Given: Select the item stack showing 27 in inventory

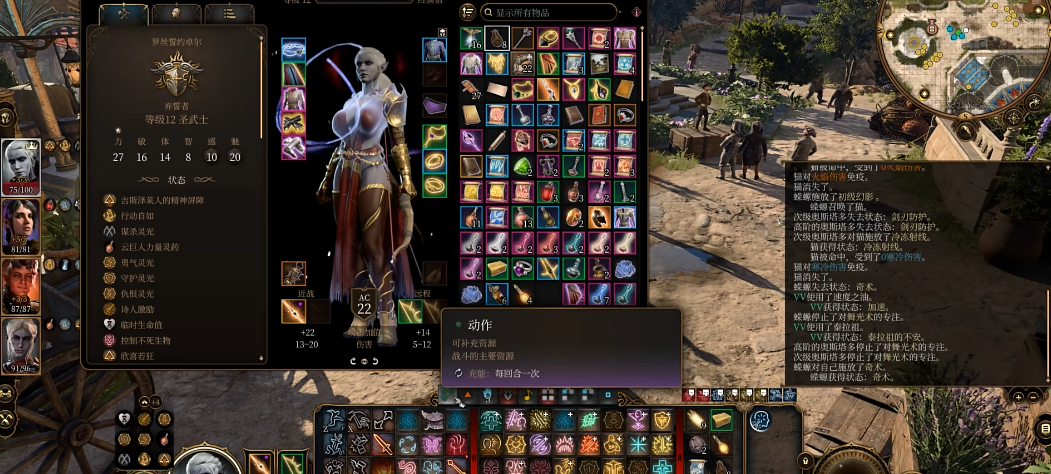Looking at the screenshot, I should [x=472, y=90].
